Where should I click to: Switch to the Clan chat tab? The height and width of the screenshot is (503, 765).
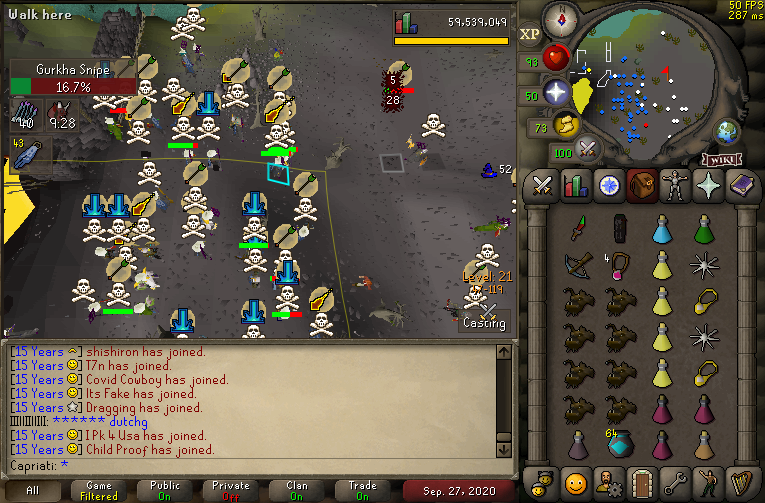click(x=297, y=490)
